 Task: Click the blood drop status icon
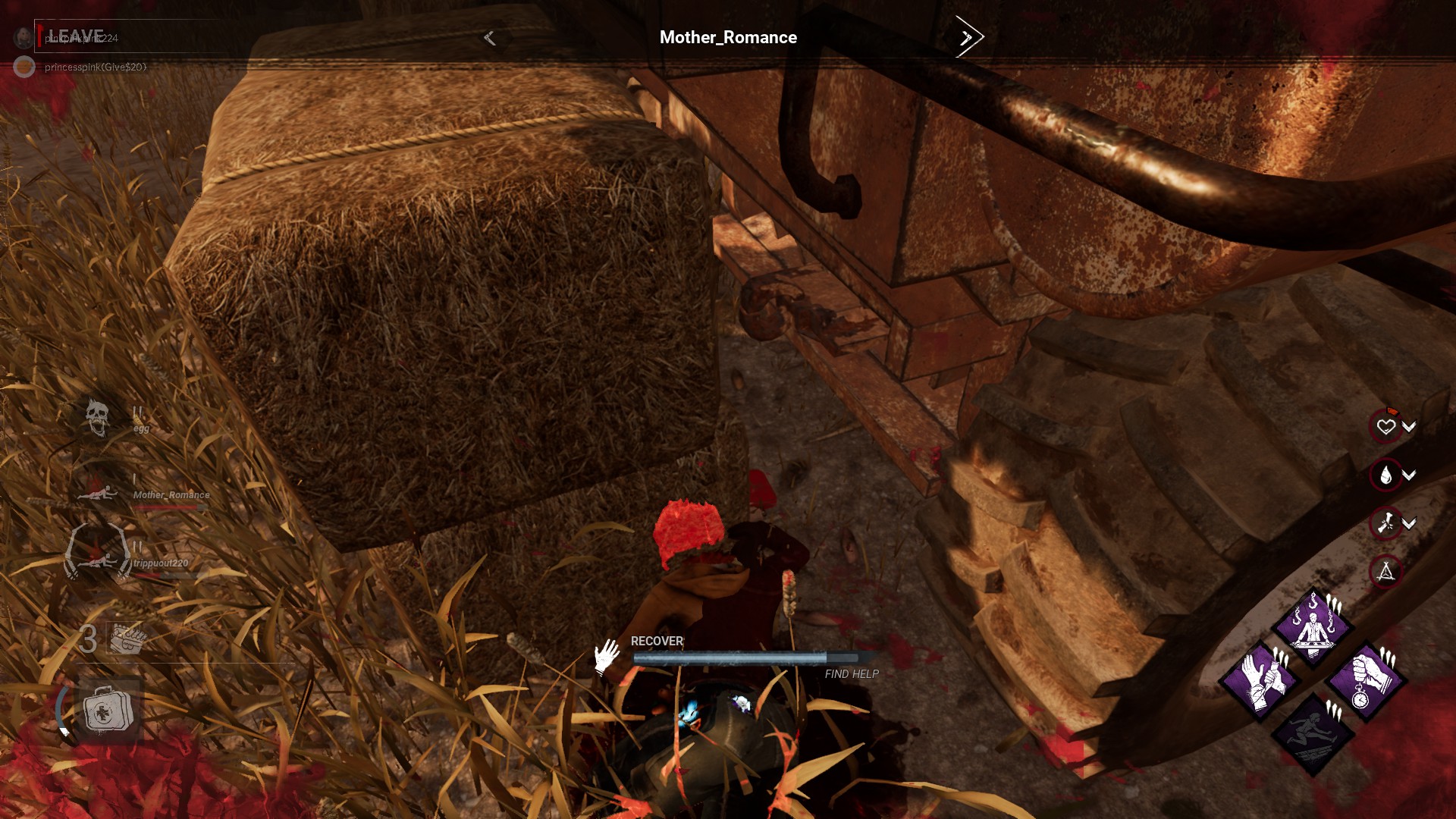tap(1385, 473)
